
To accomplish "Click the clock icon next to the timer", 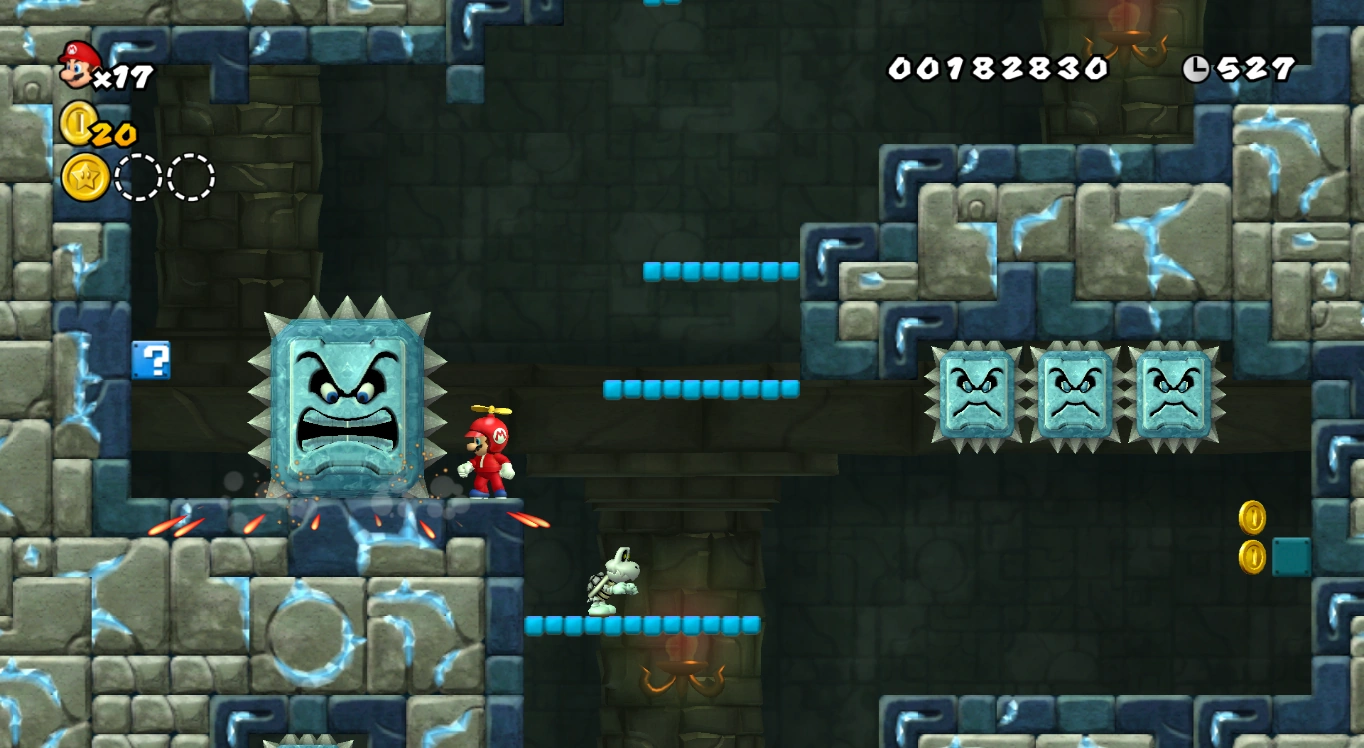I will click(x=1197, y=68).
